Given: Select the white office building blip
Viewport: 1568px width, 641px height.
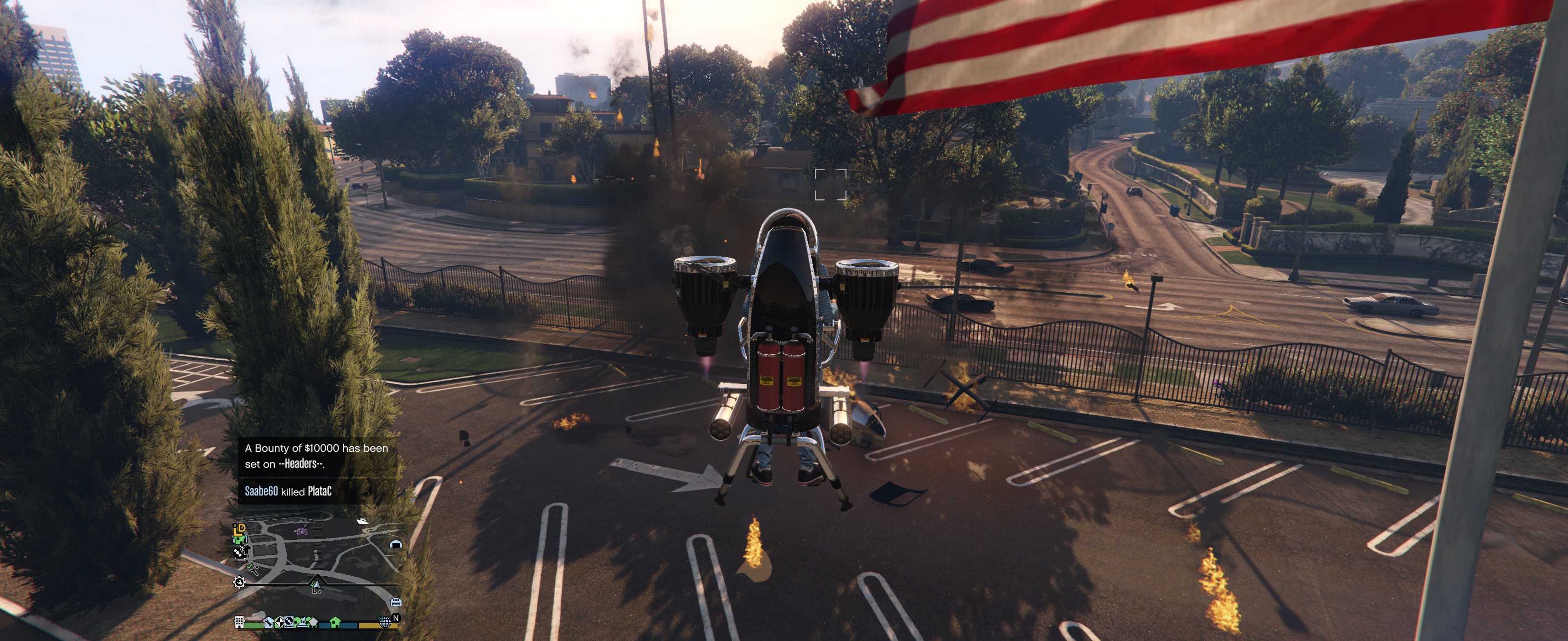Looking at the screenshot, I should tap(239, 622).
